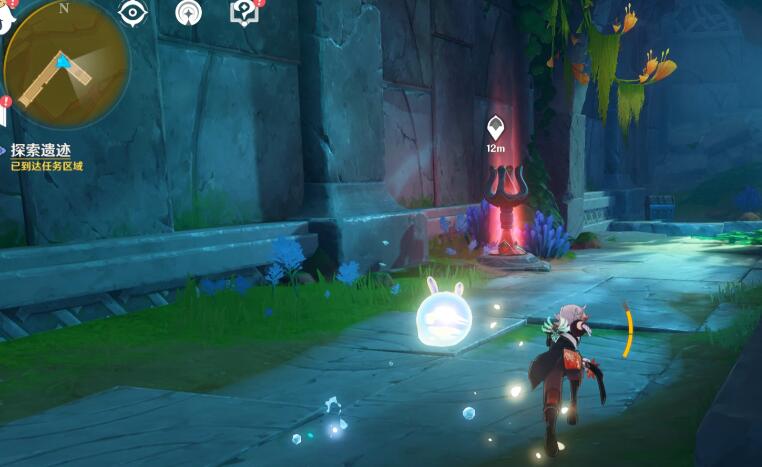Open the tutorial book icon with red alert
The image size is (762, 467).
pos(243,12)
